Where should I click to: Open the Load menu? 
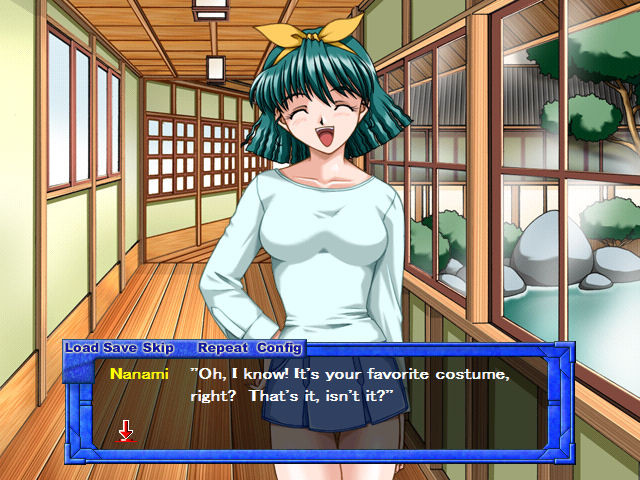point(83,348)
